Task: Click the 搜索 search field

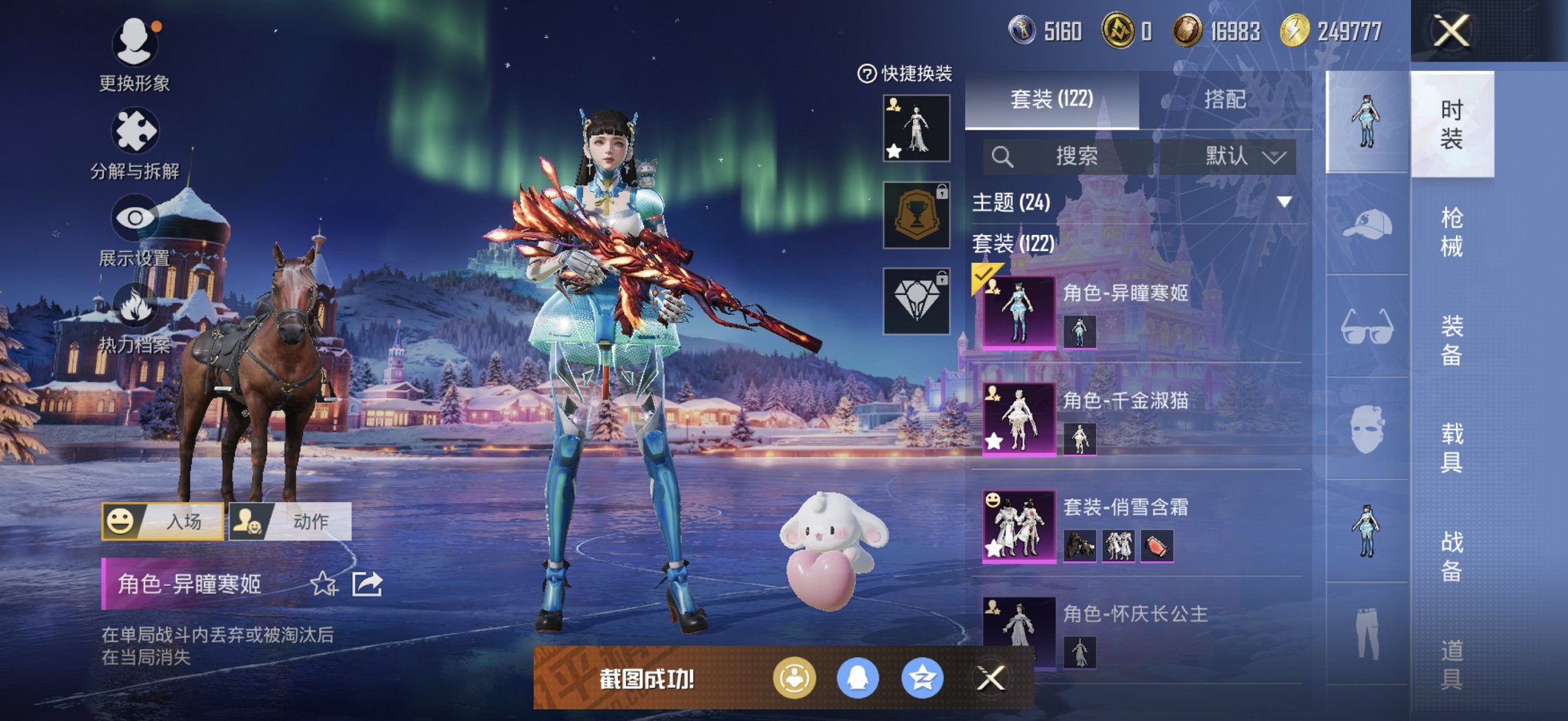Action: click(1069, 155)
